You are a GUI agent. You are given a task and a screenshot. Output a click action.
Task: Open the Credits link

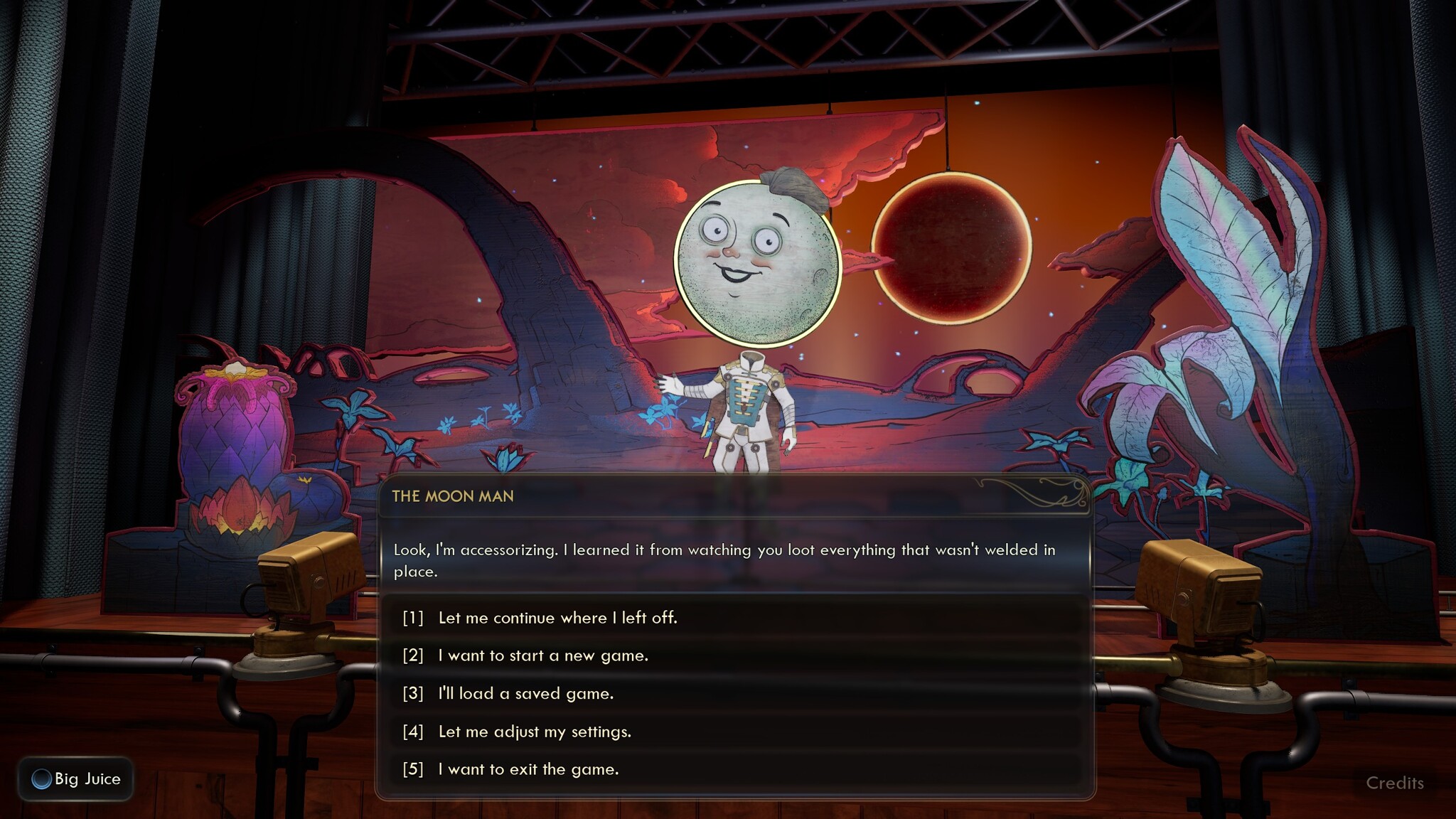[x=1394, y=783]
